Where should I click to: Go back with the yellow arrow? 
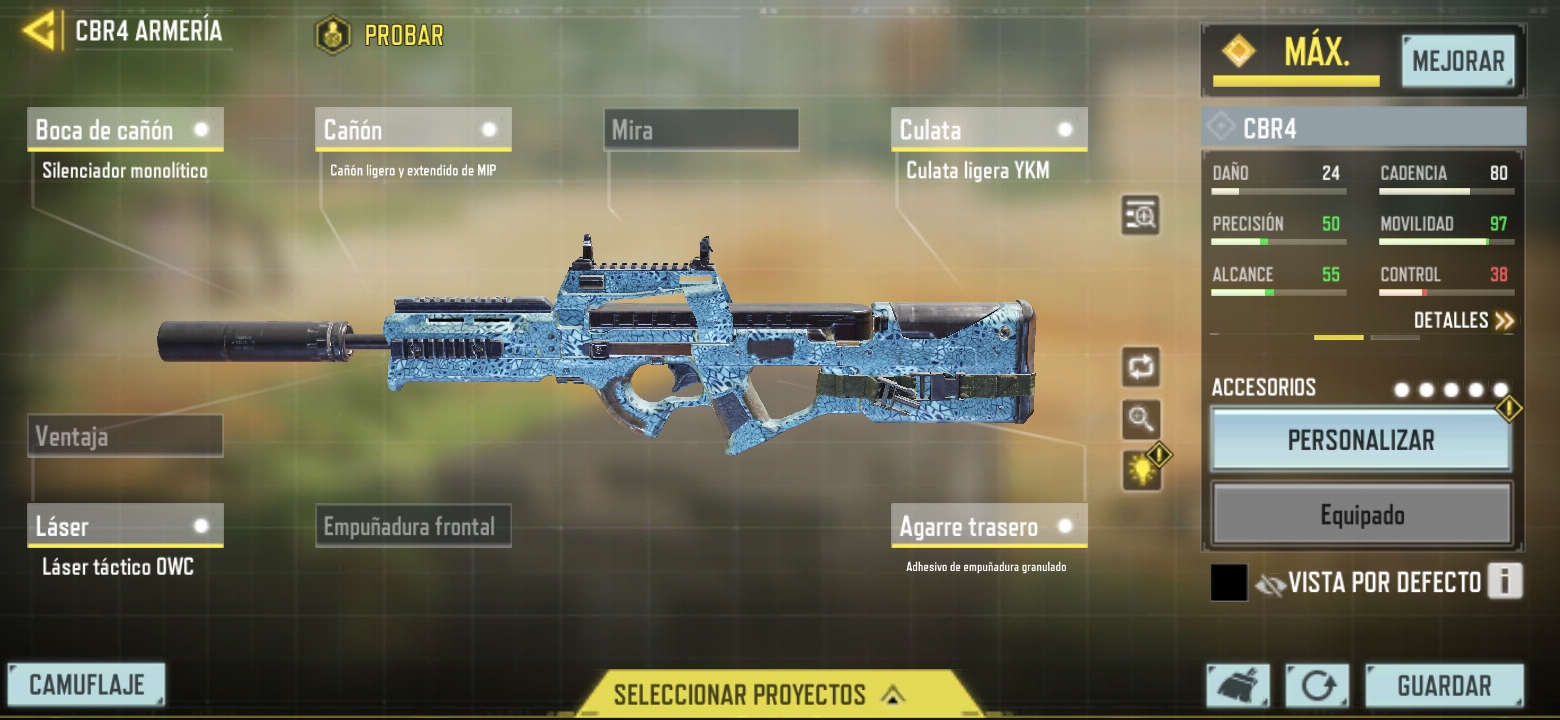(39, 31)
